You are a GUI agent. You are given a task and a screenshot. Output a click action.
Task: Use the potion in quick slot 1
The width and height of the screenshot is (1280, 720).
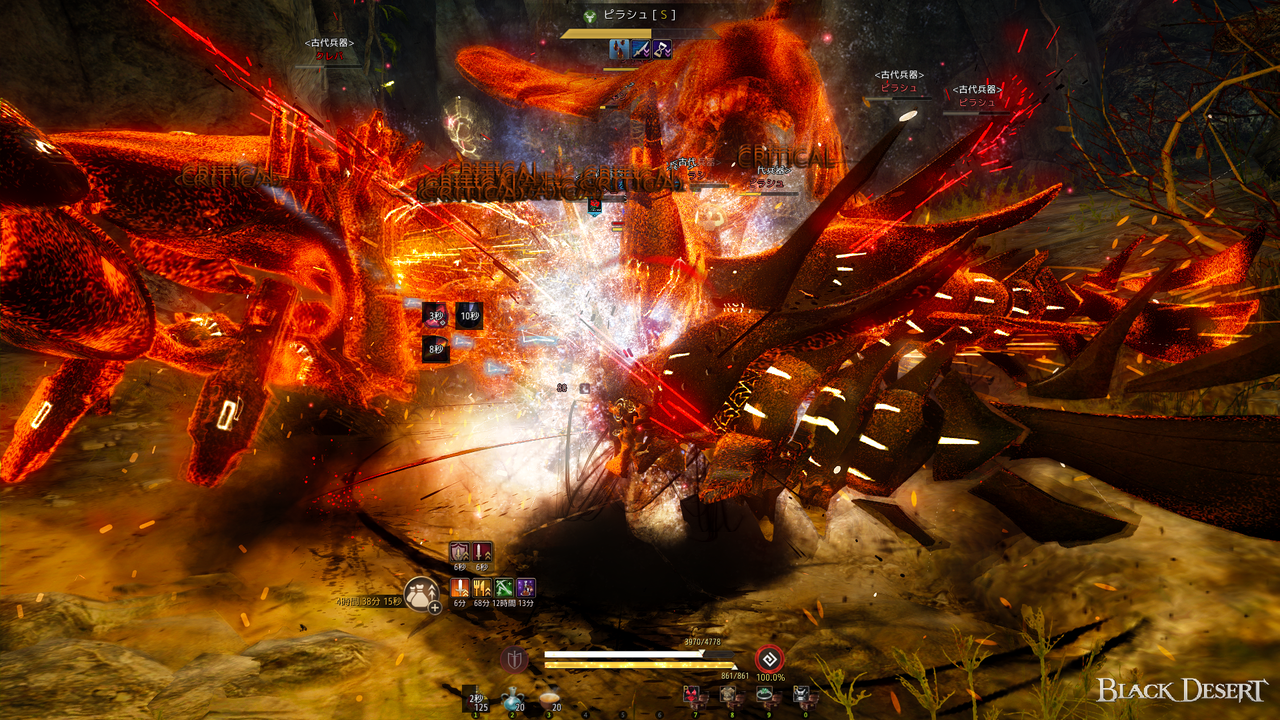point(475,698)
